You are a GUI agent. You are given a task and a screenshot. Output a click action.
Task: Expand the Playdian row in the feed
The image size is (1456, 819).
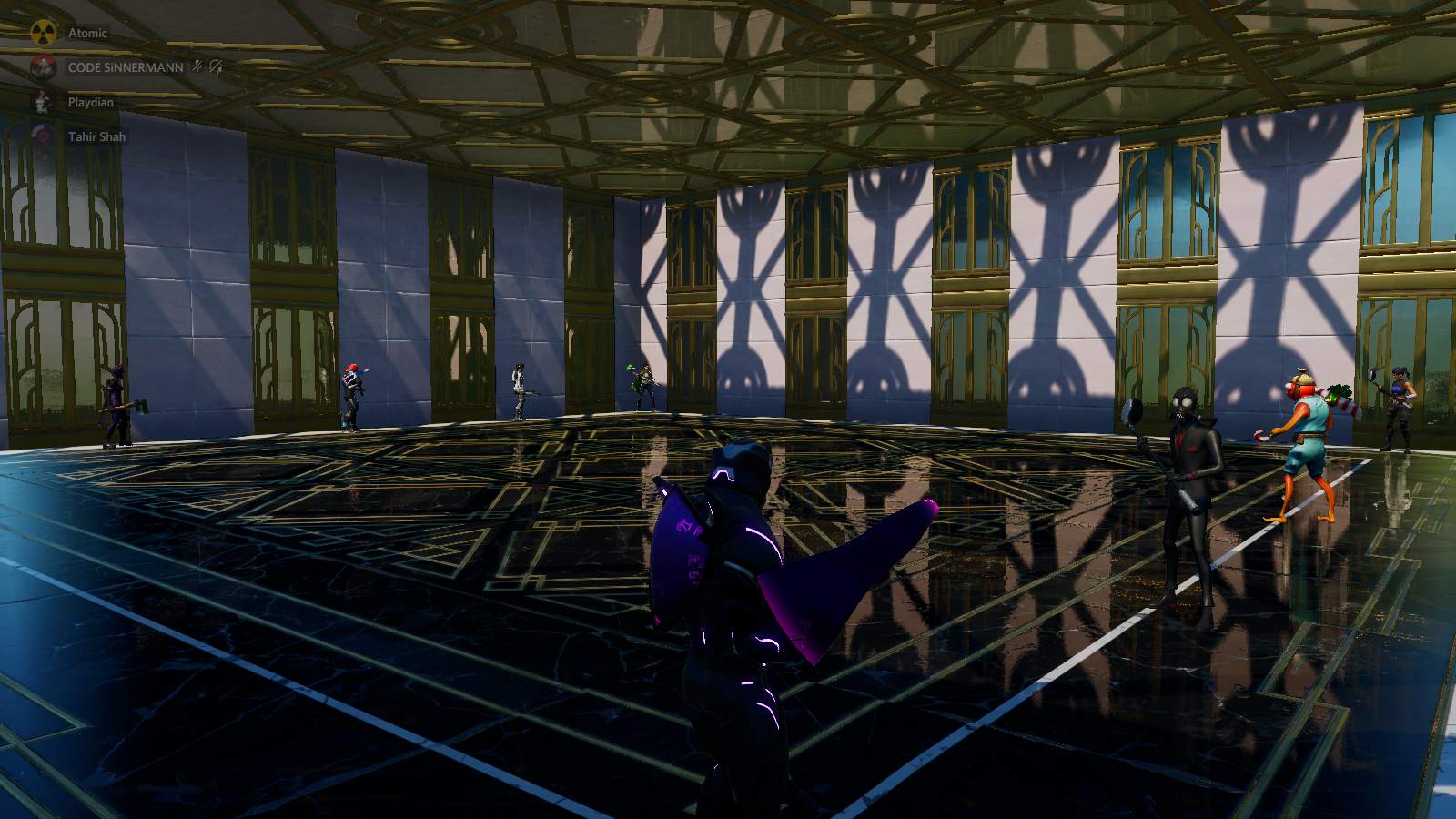(x=91, y=102)
